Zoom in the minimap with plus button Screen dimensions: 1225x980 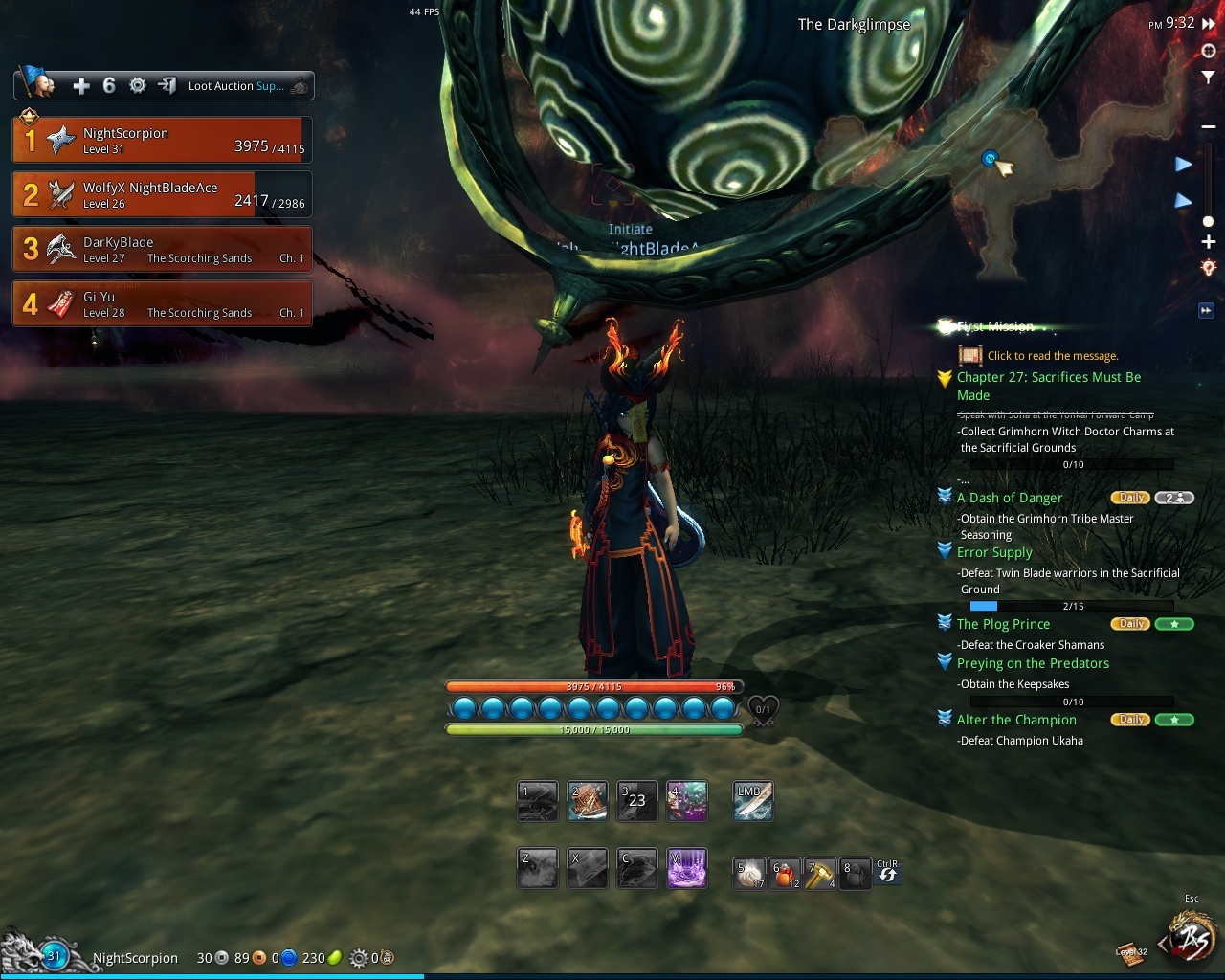1208,242
